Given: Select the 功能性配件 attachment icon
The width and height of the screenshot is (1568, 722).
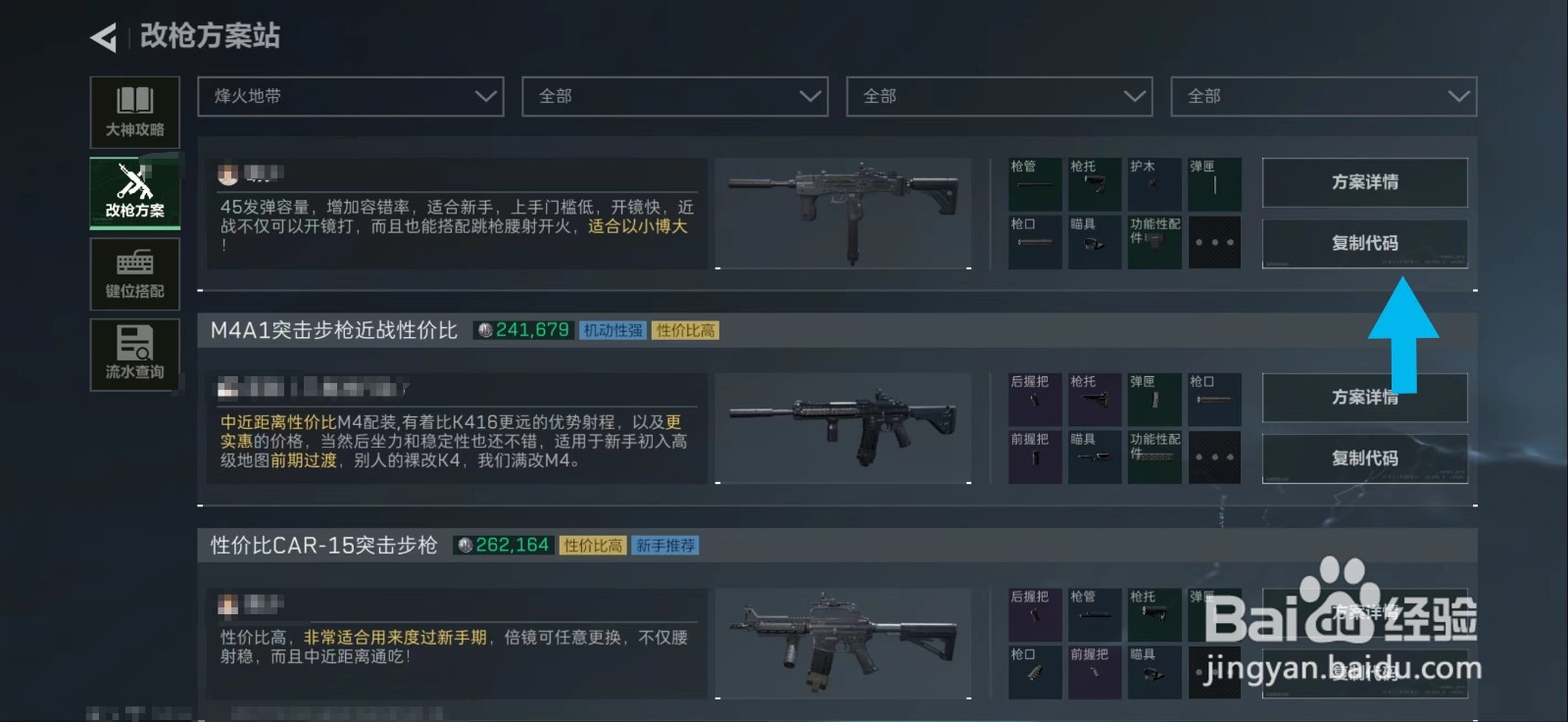Looking at the screenshot, I should (1154, 241).
